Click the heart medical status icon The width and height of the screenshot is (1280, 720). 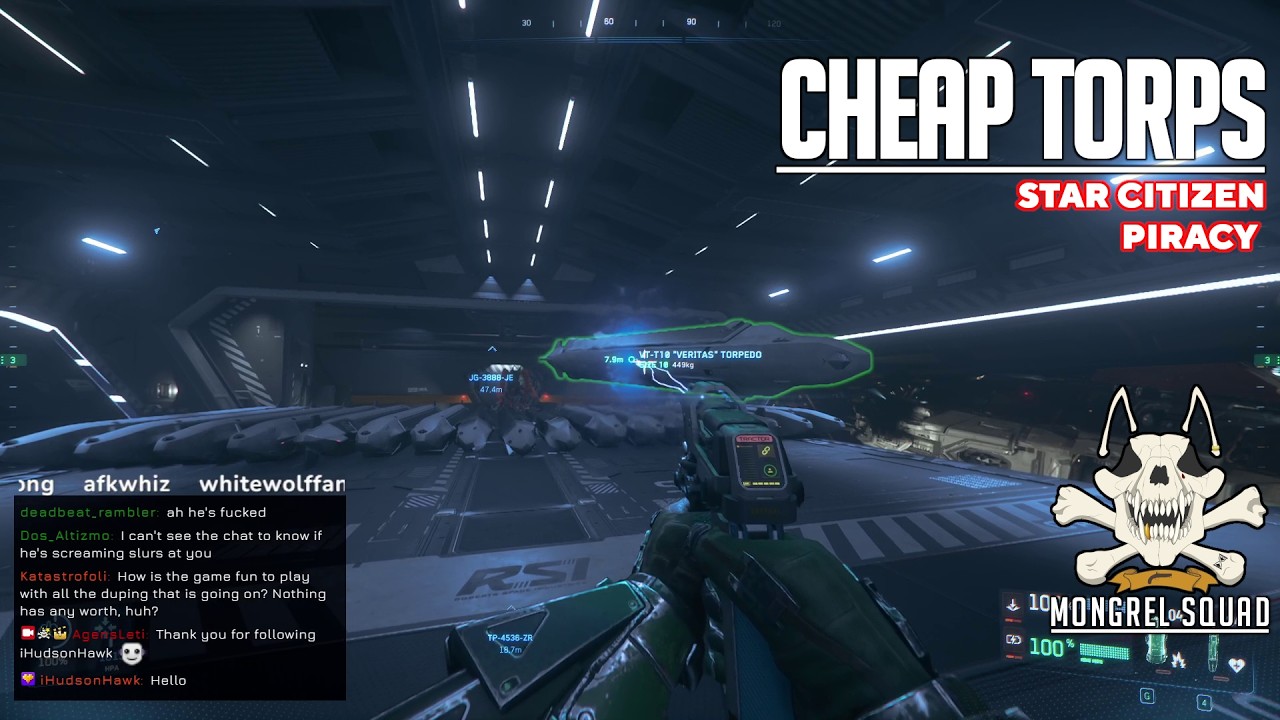1237,664
